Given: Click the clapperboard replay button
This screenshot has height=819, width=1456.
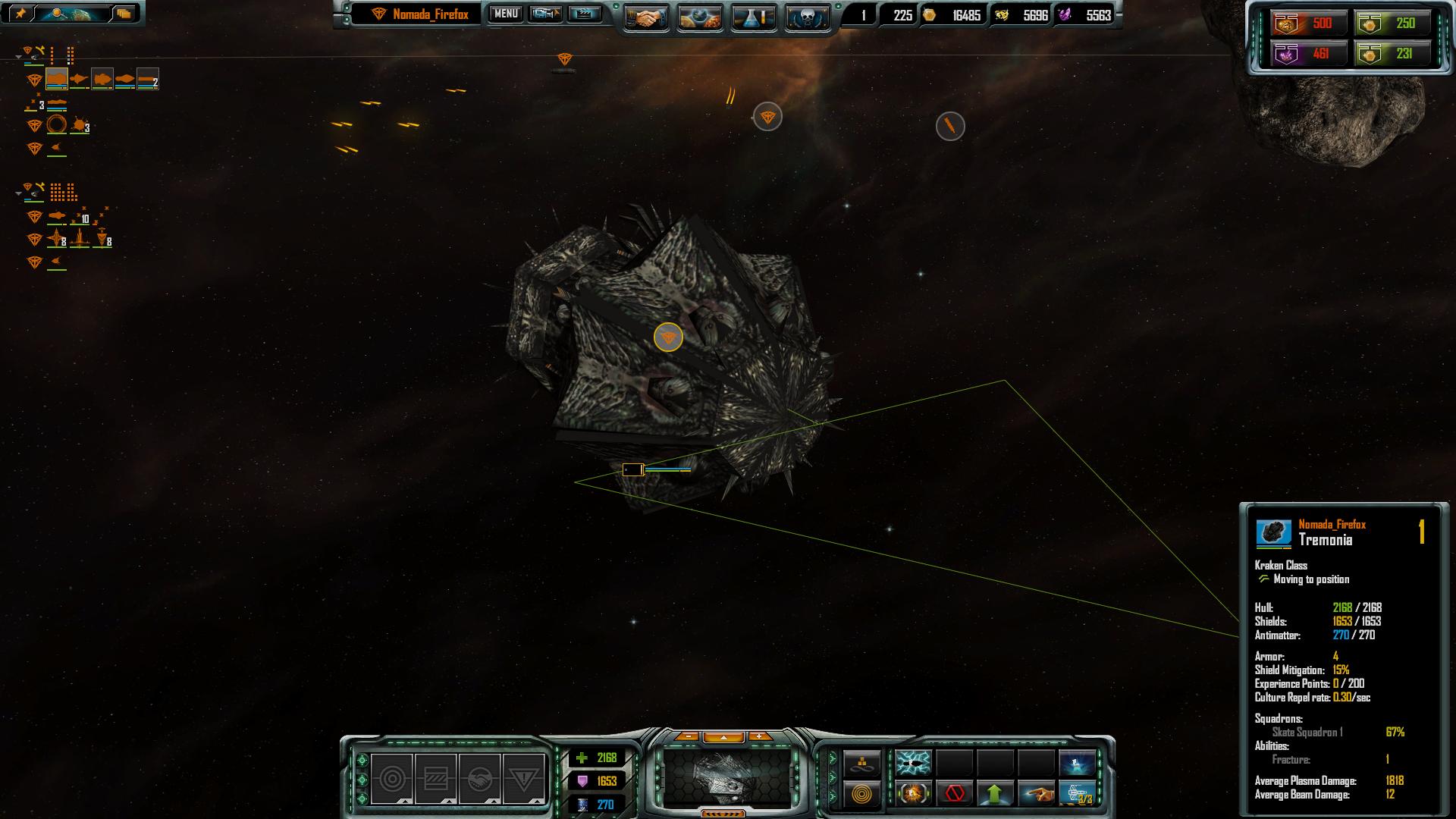Looking at the screenshot, I should click(x=584, y=14).
